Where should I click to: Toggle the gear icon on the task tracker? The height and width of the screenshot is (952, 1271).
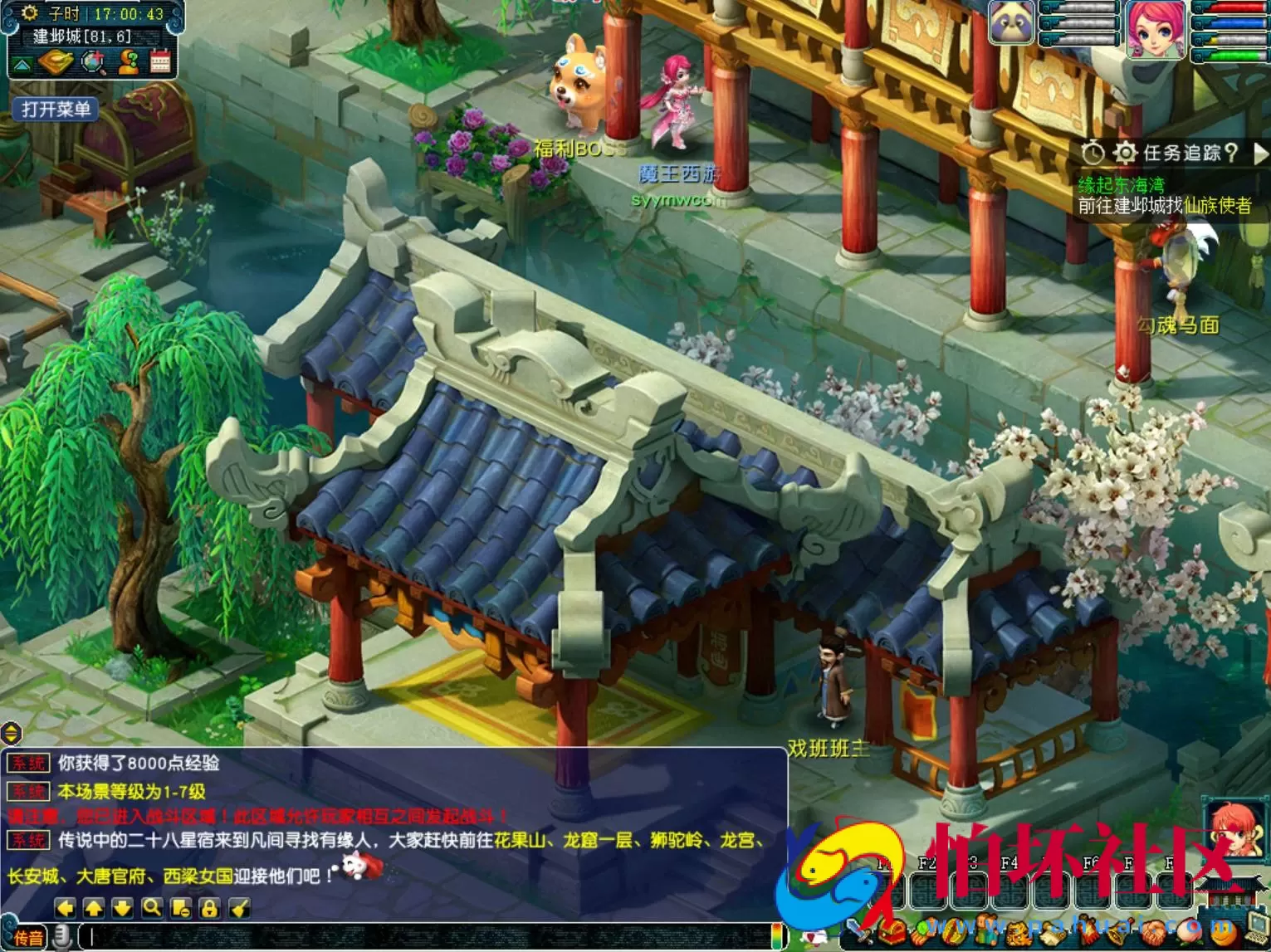coord(1126,153)
